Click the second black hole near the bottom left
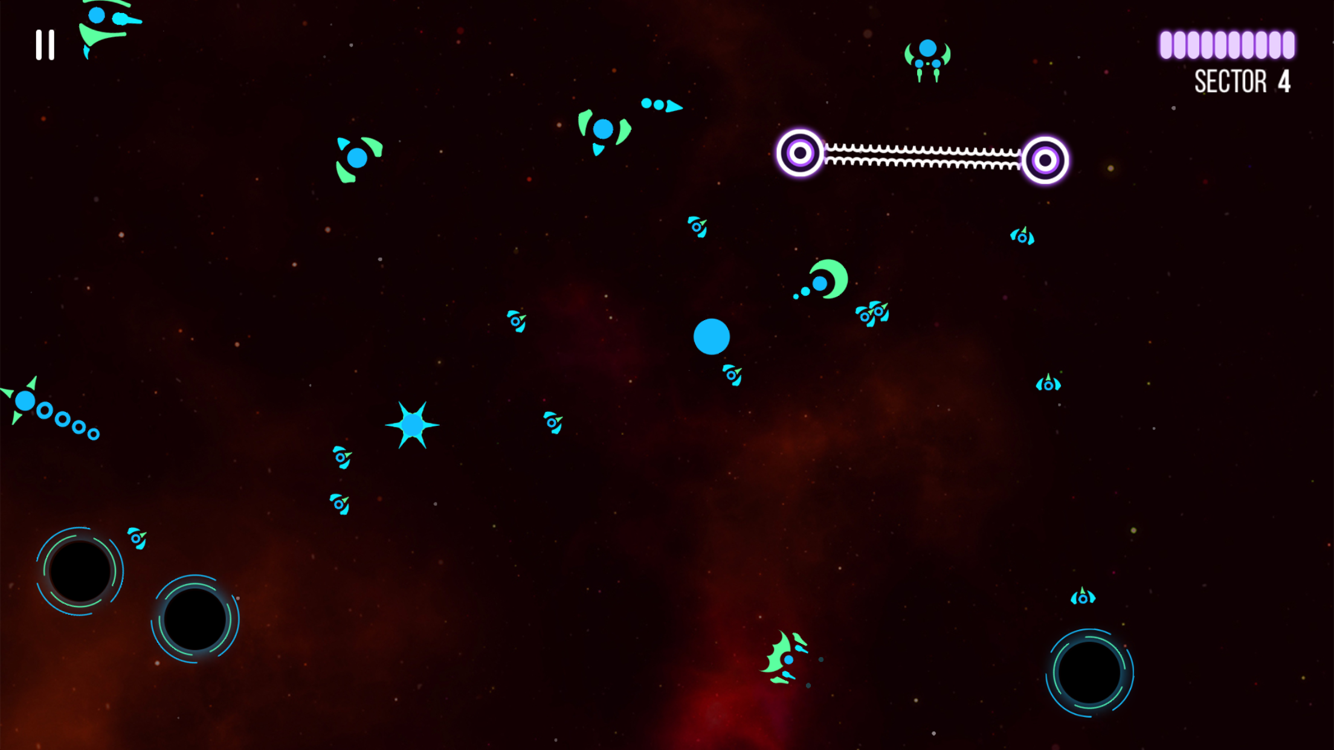The image size is (1334, 750). (x=197, y=621)
